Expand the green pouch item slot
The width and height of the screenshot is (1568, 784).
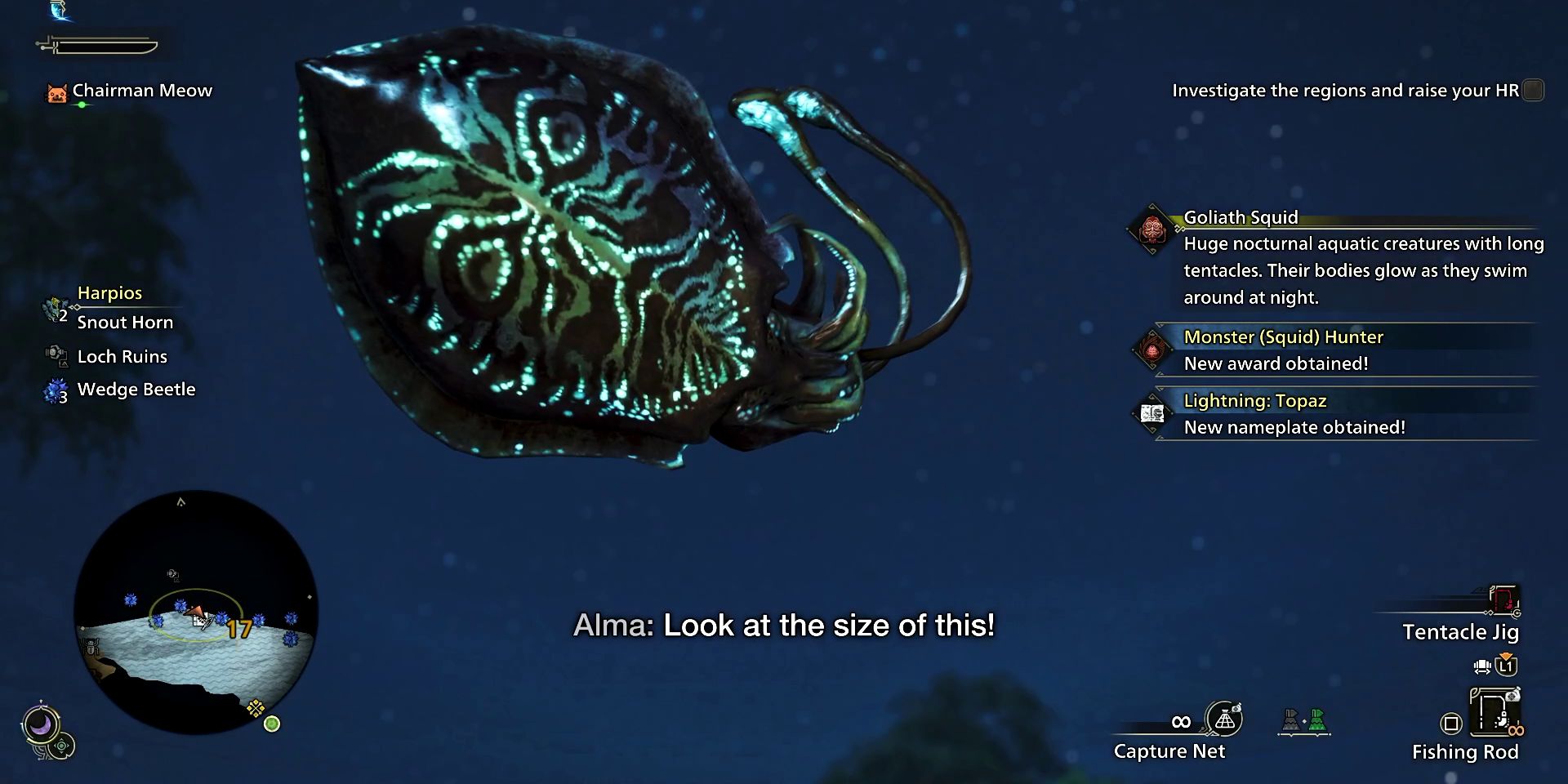1318,721
